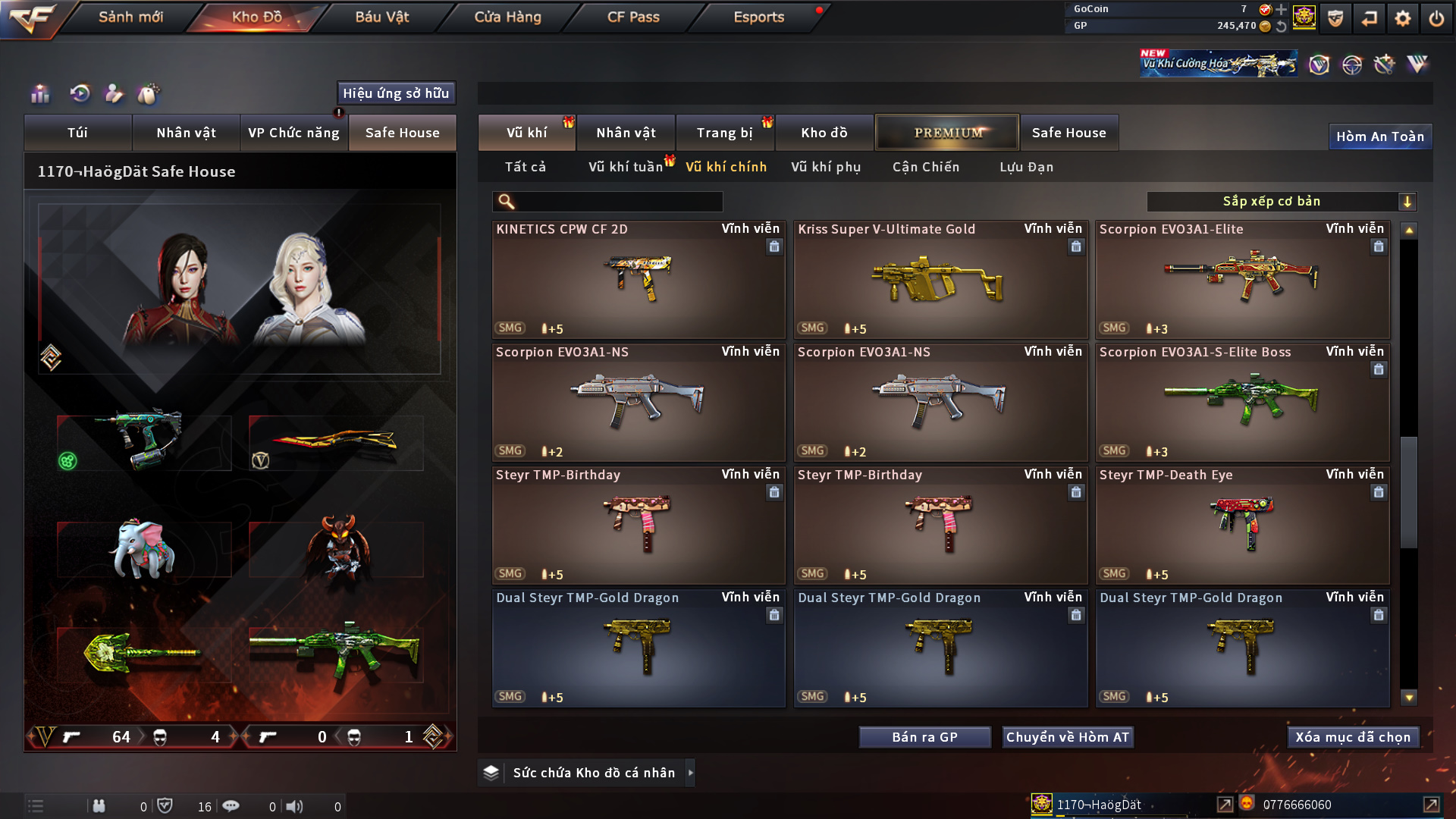Click the Bán ra GP button

pos(924,737)
